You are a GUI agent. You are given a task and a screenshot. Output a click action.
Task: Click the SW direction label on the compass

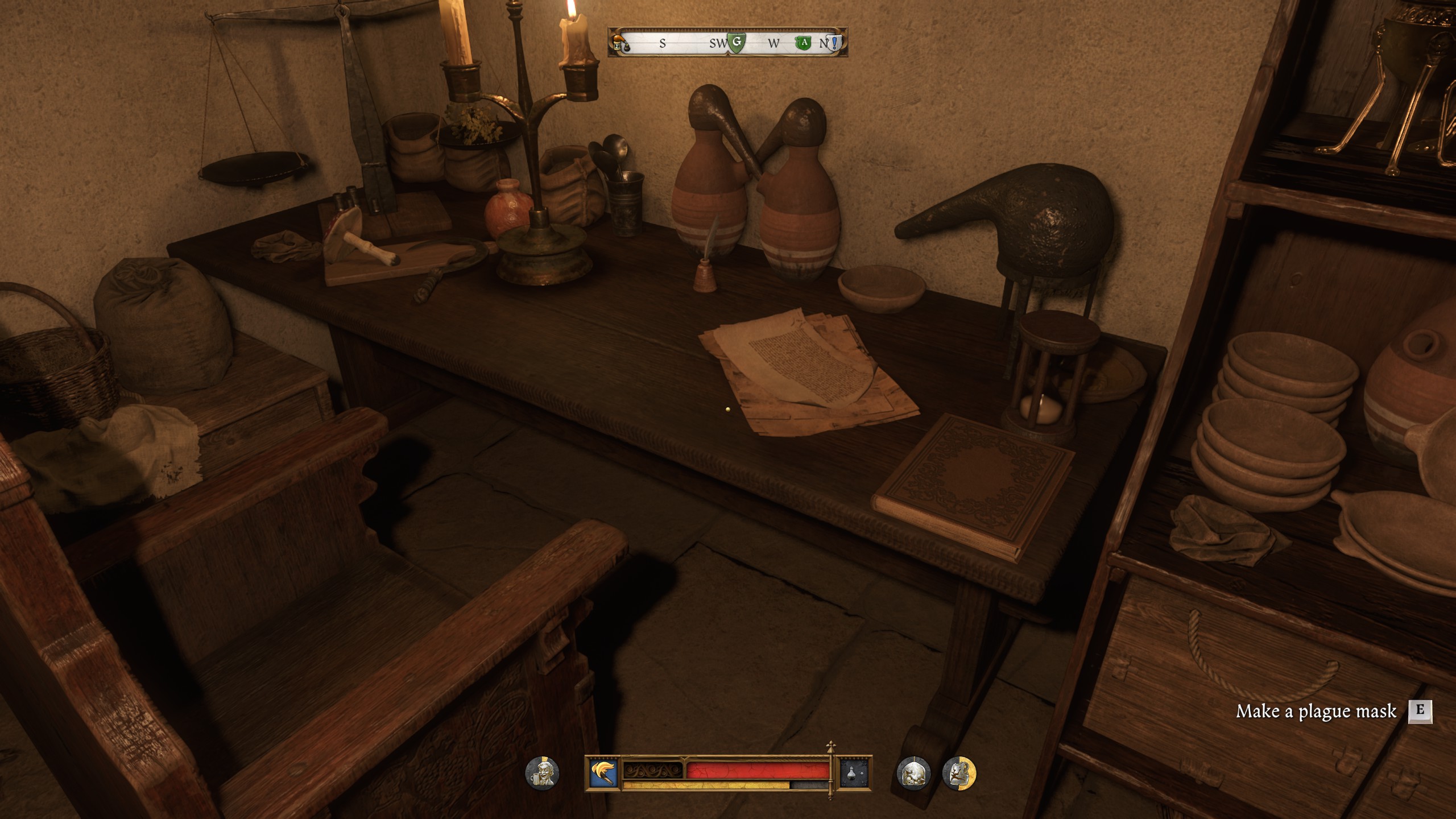pyautogui.click(x=718, y=43)
